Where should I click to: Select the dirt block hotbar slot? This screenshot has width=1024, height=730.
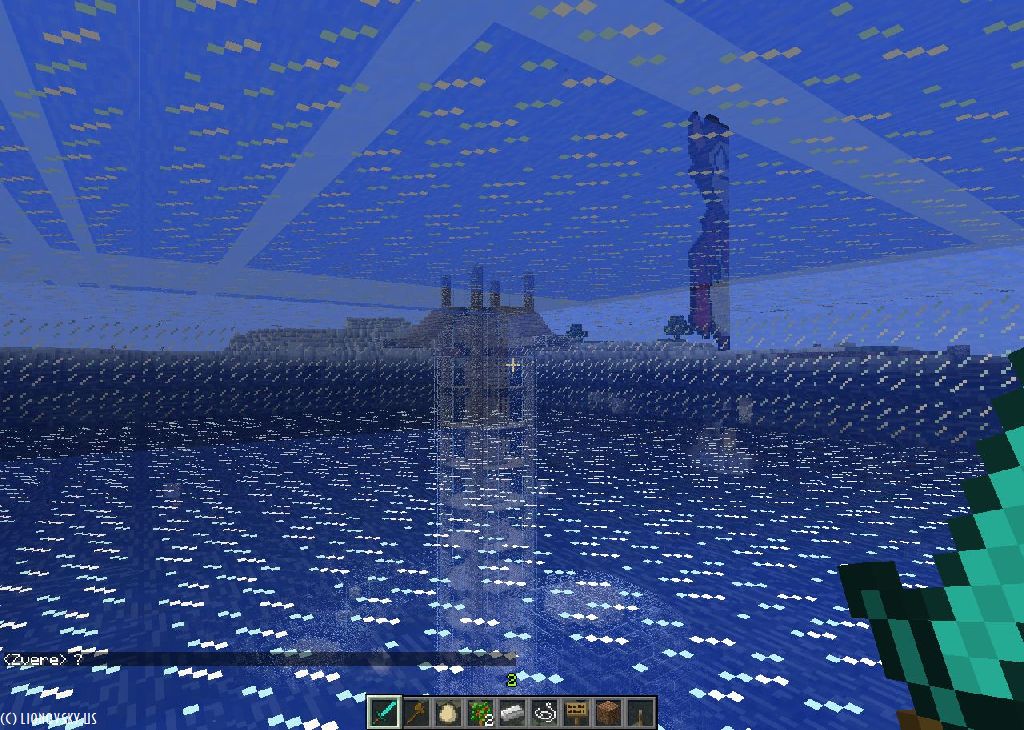(608, 713)
